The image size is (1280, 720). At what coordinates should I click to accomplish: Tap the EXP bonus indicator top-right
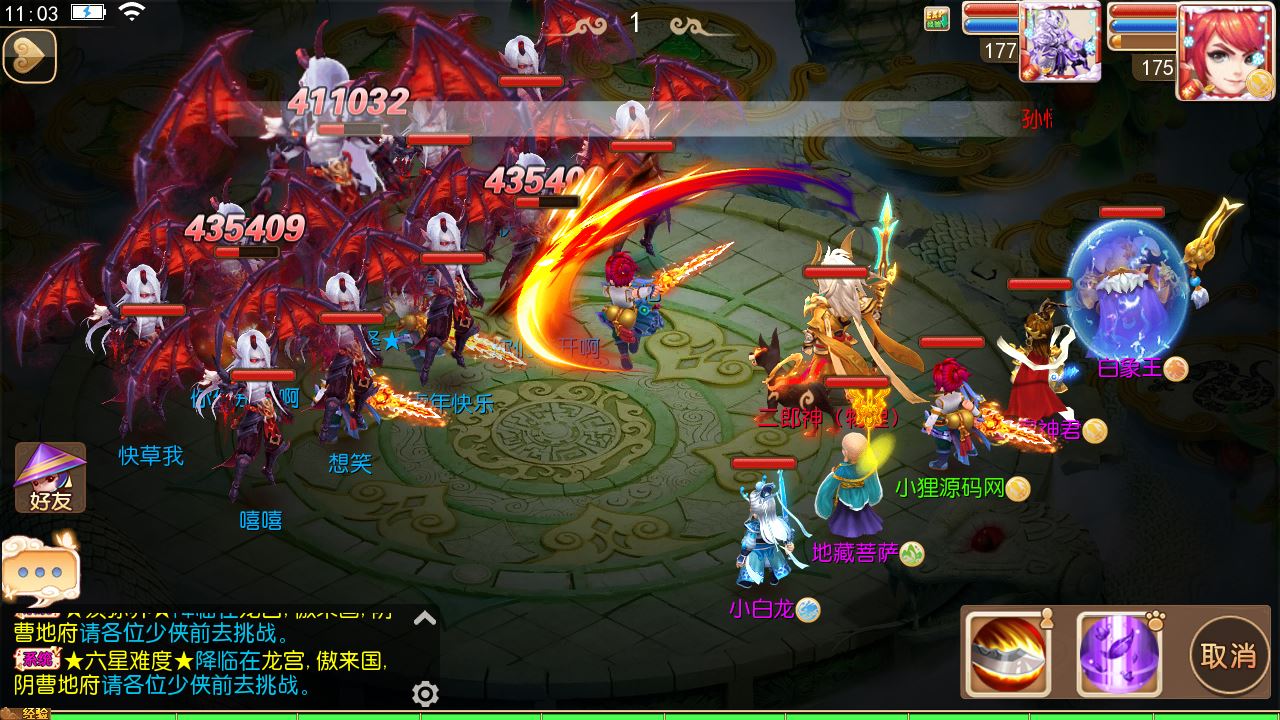[x=937, y=19]
